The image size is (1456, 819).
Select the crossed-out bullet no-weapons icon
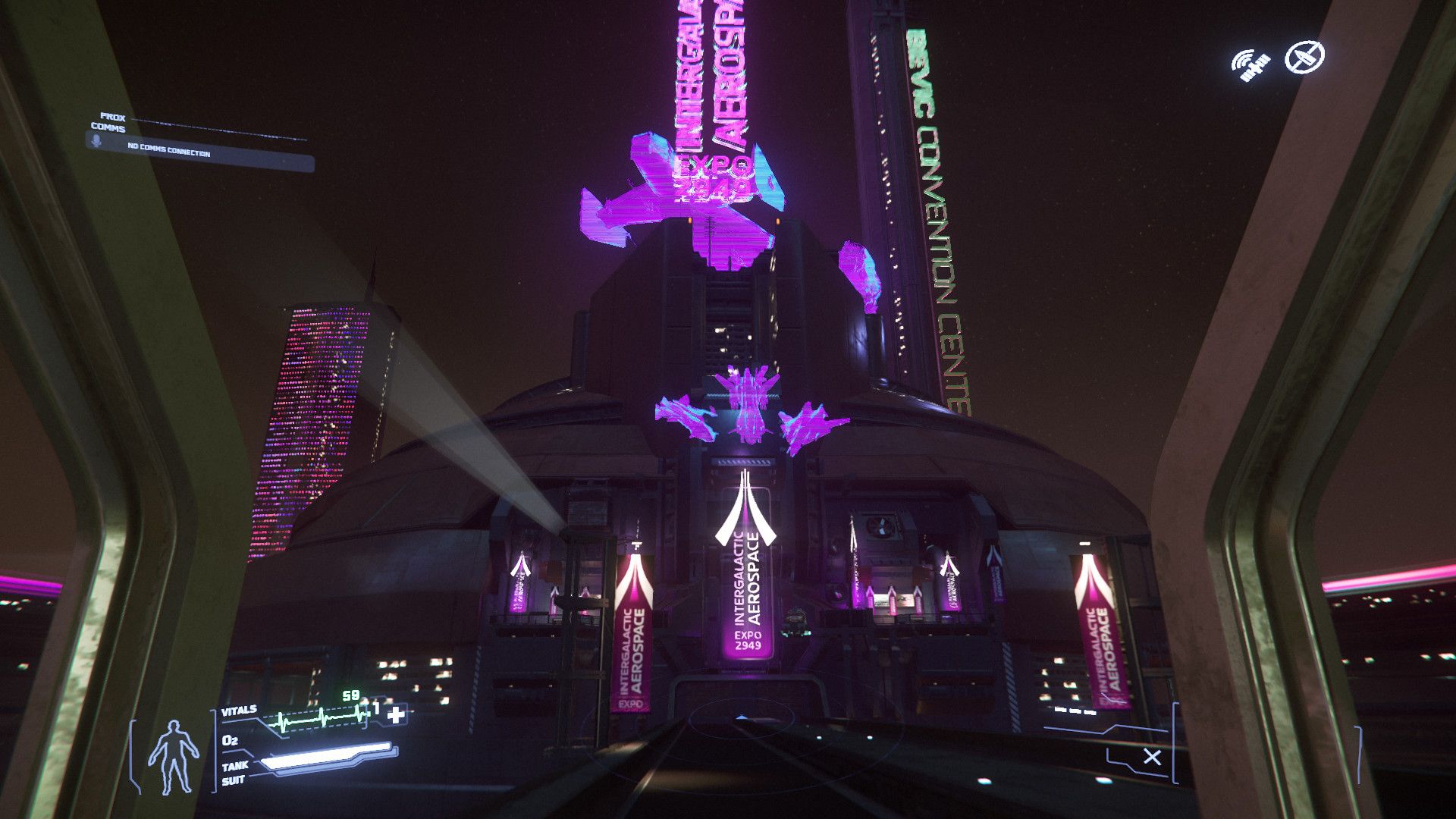tap(1304, 57)
